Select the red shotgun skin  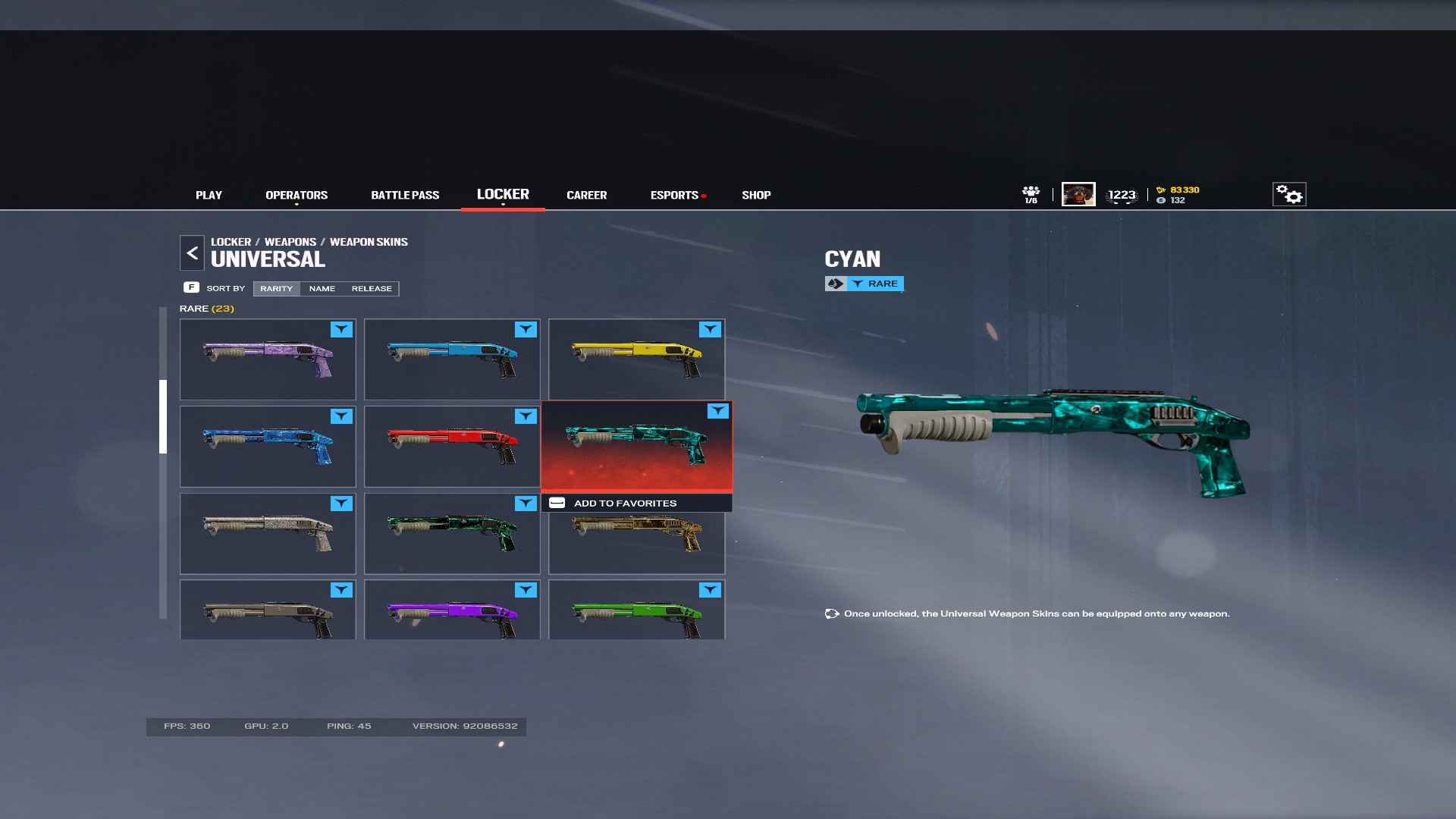click(452, 447)
